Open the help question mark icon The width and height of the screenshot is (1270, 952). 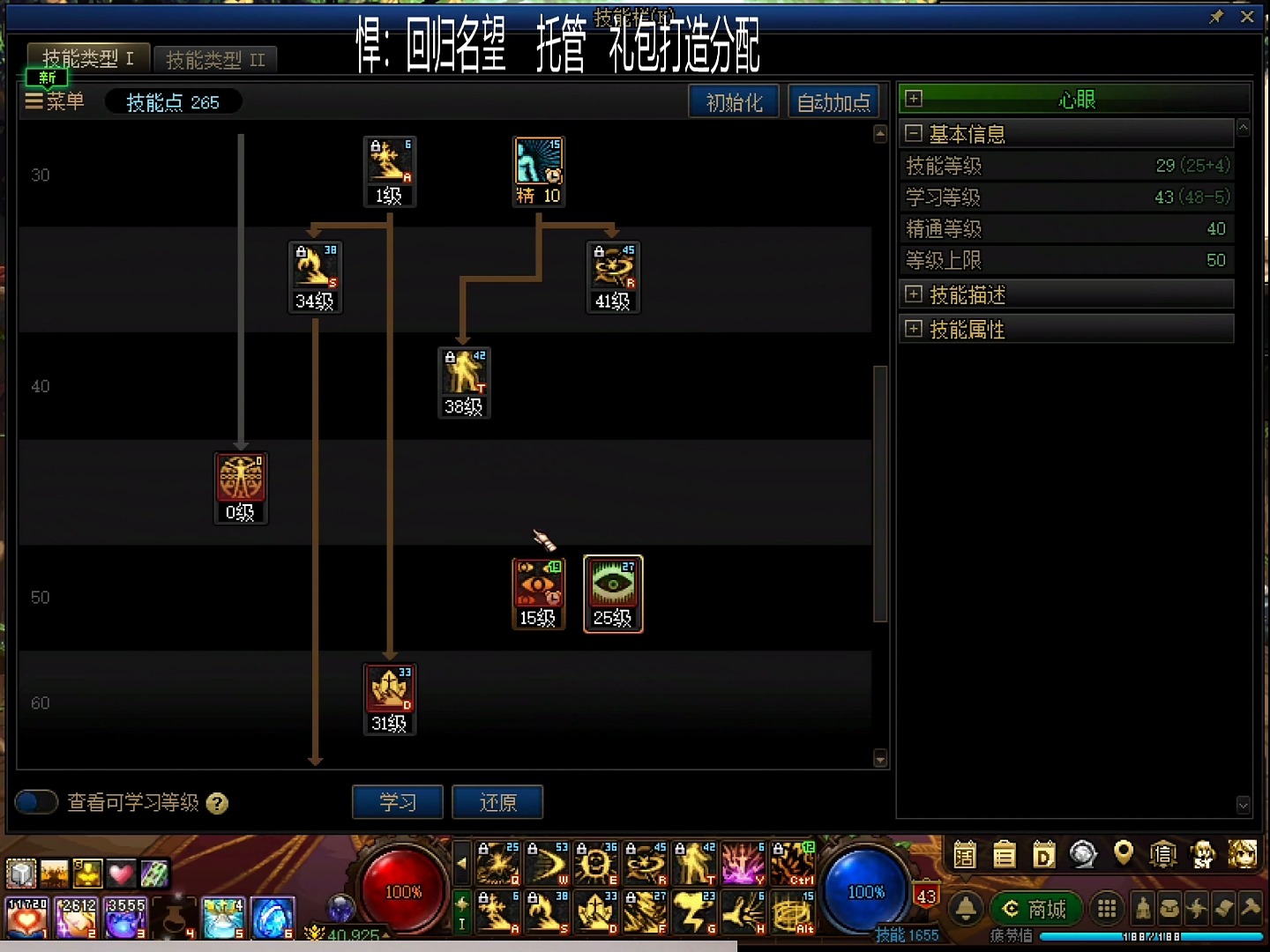[x=217, y=803]
